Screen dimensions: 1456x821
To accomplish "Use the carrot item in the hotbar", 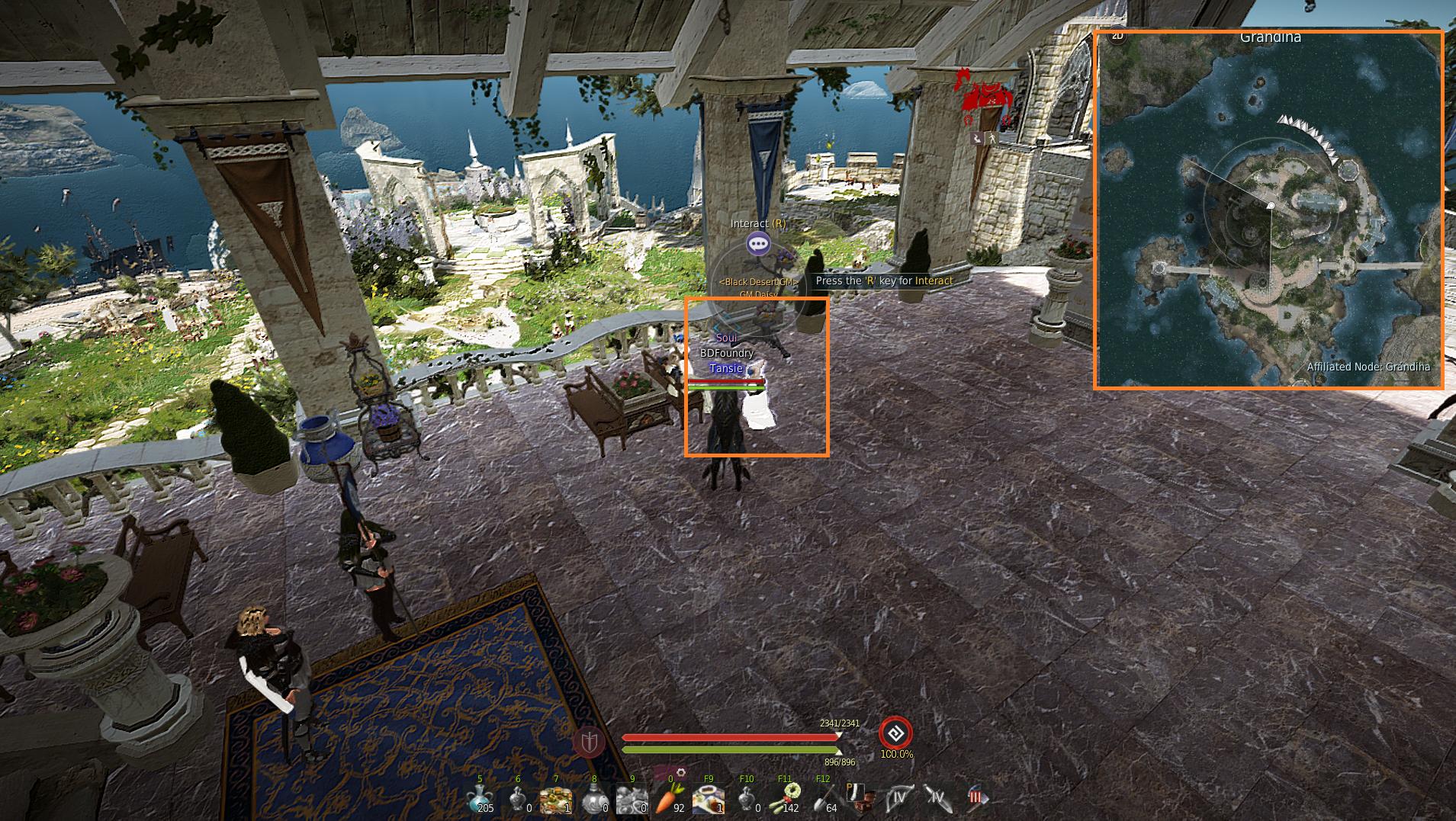I will 670,799.
